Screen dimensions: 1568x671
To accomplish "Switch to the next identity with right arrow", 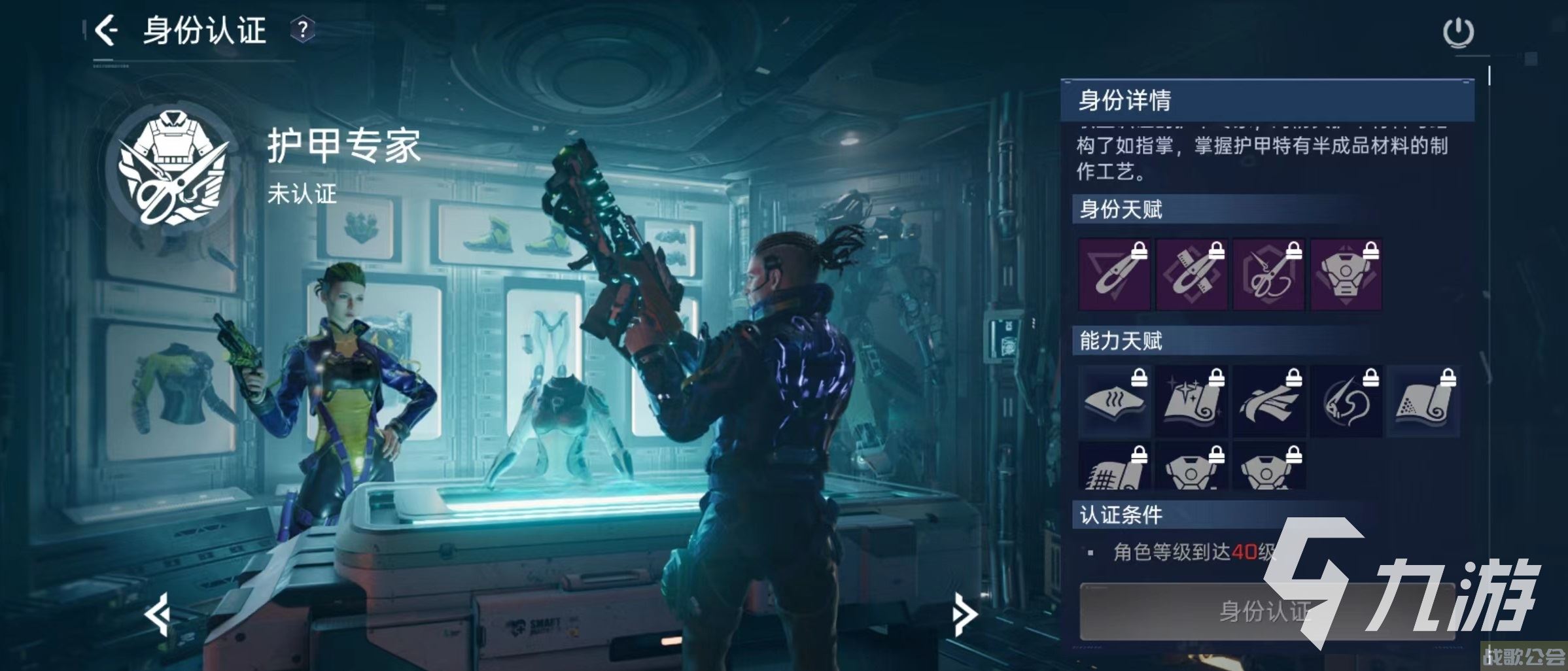I will pyautogui.click(x=964, y=613).
